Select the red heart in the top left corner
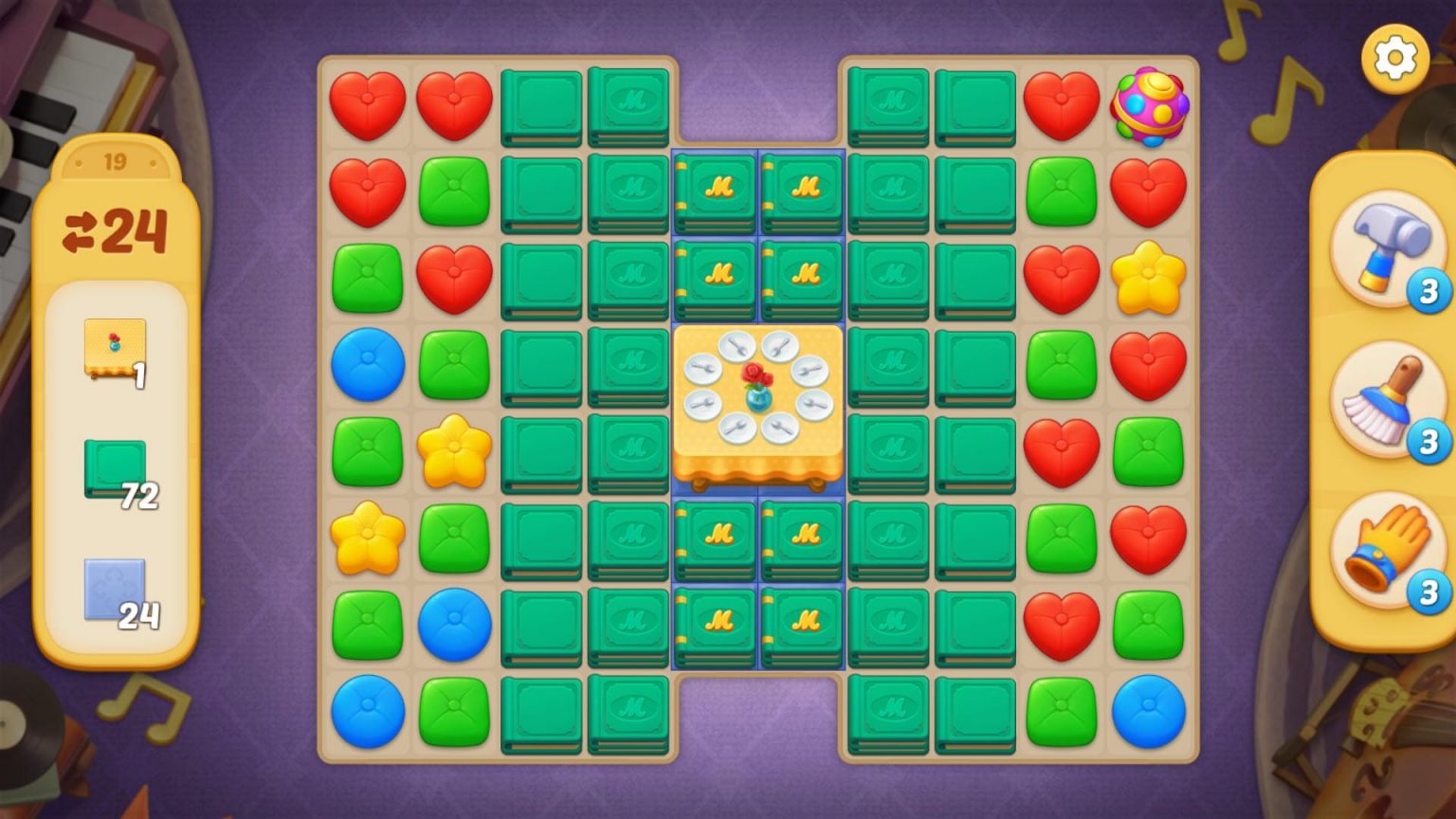 [366, 104]
